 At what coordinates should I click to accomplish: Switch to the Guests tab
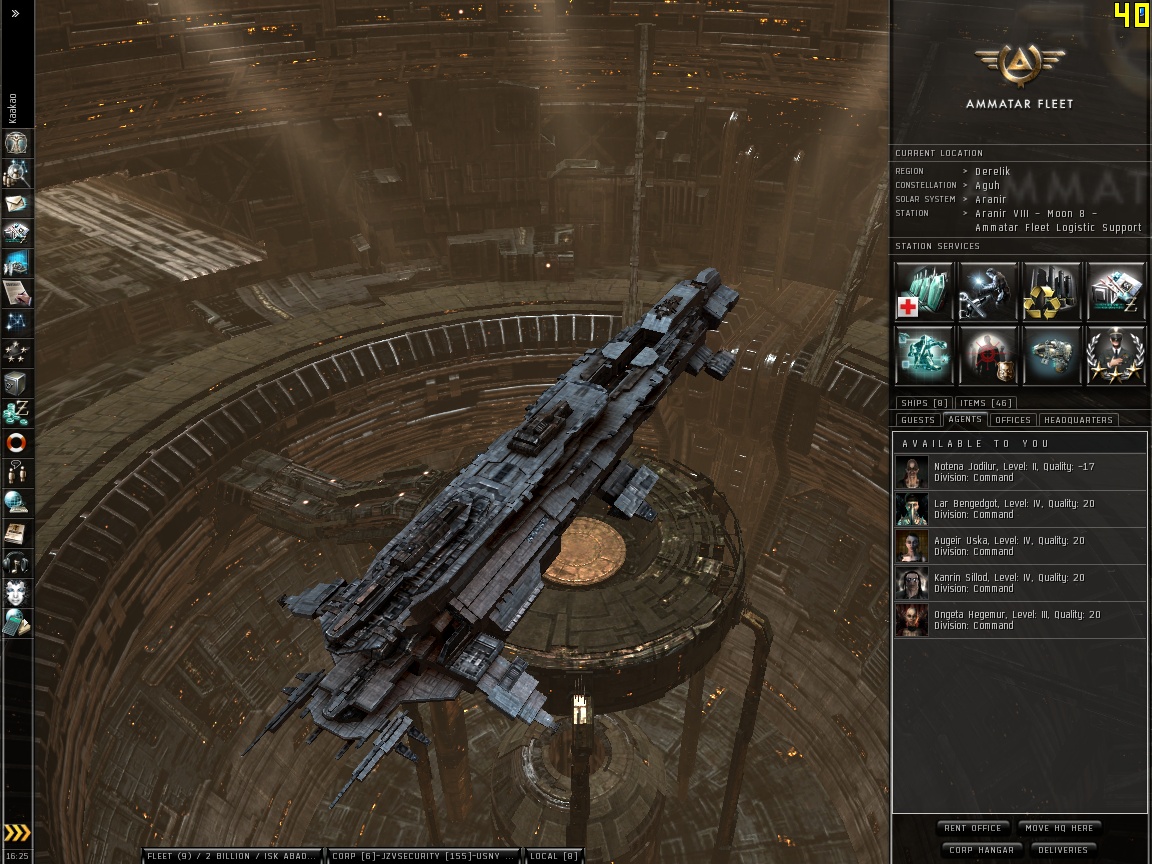tap(917, 420)
